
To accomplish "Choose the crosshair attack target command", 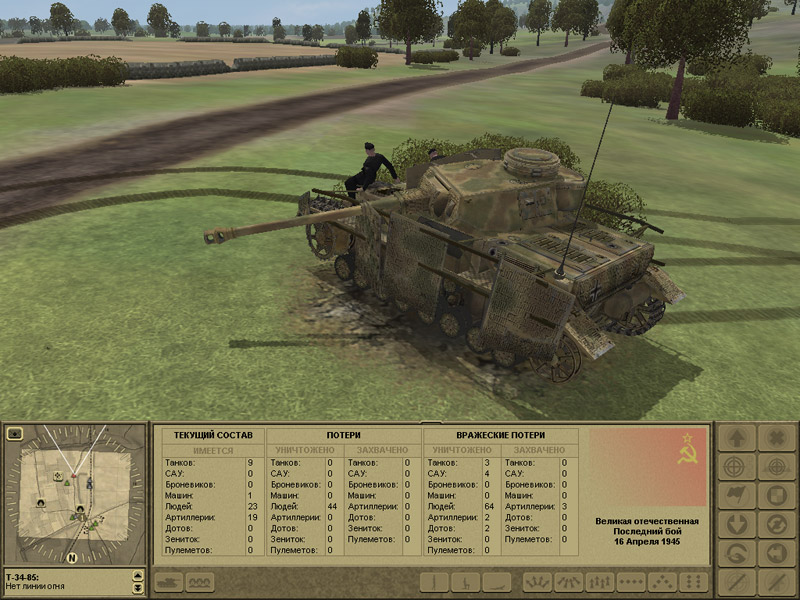I will (x=737, y=467).
